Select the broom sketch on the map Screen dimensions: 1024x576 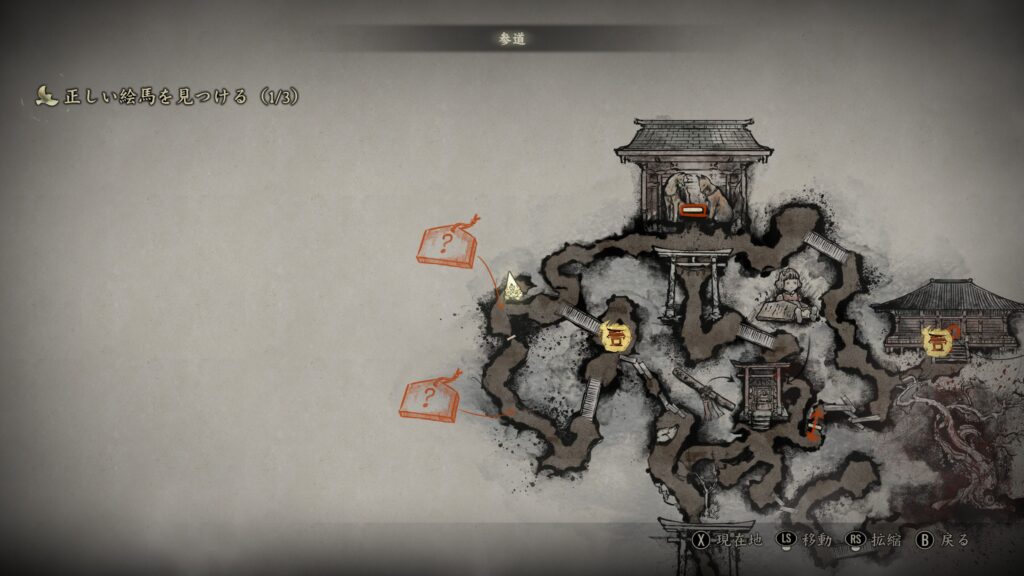(706, 391)
